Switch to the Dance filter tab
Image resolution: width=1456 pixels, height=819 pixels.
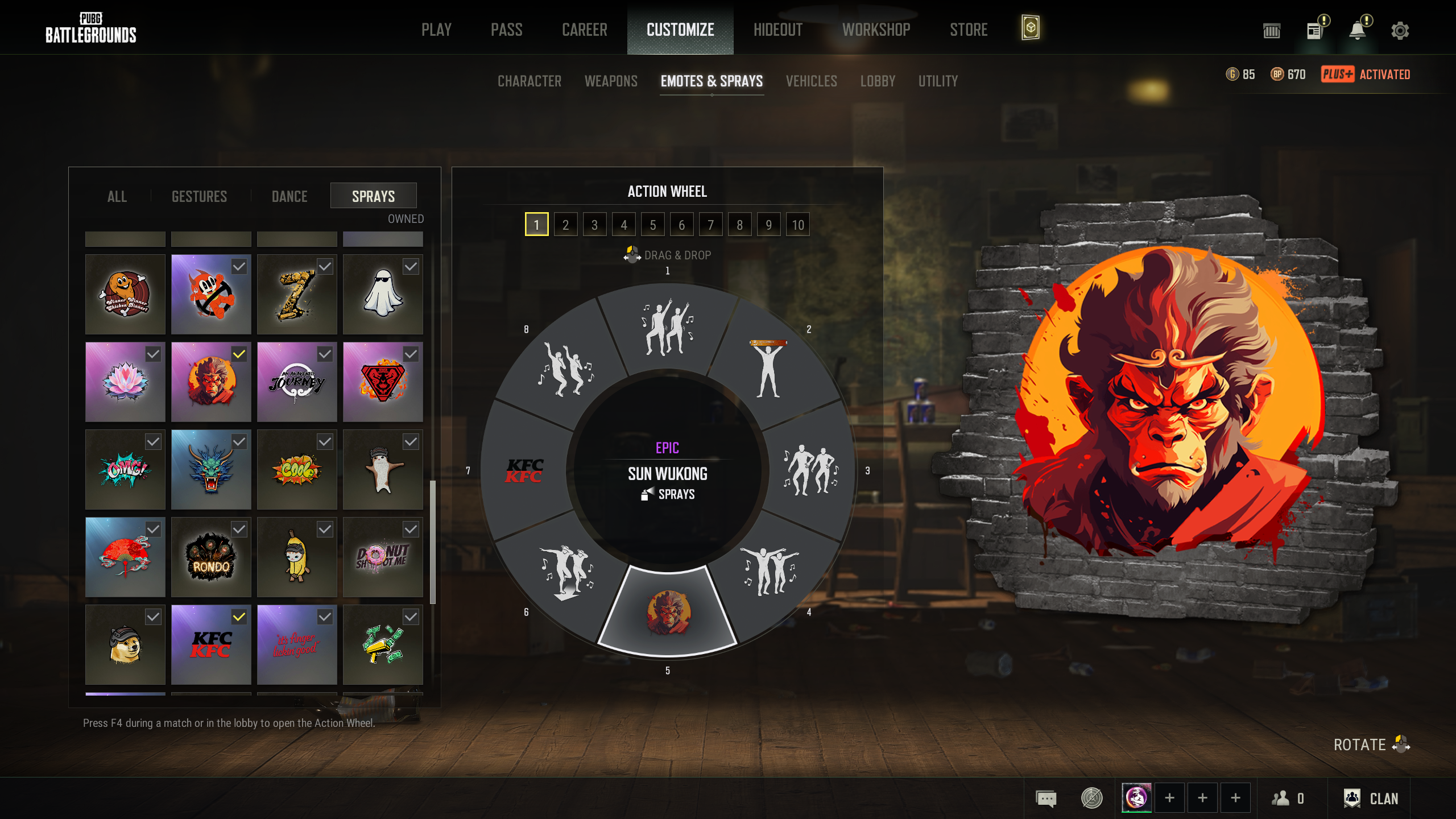point(289,196)
